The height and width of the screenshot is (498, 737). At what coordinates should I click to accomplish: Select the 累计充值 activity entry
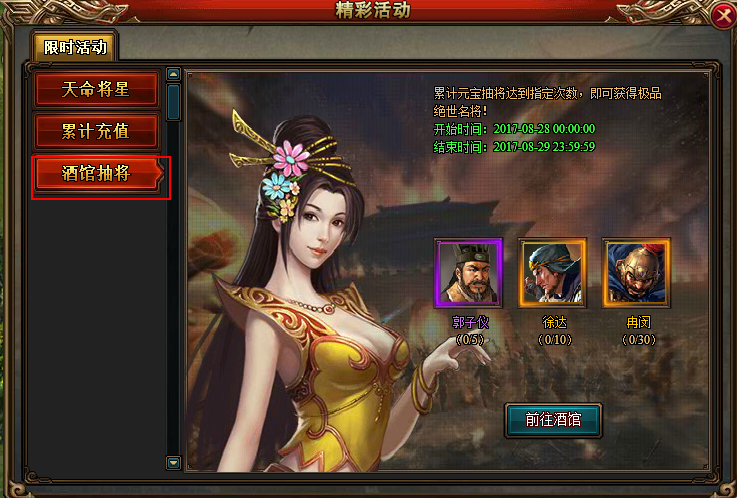[x=97, y=130]
